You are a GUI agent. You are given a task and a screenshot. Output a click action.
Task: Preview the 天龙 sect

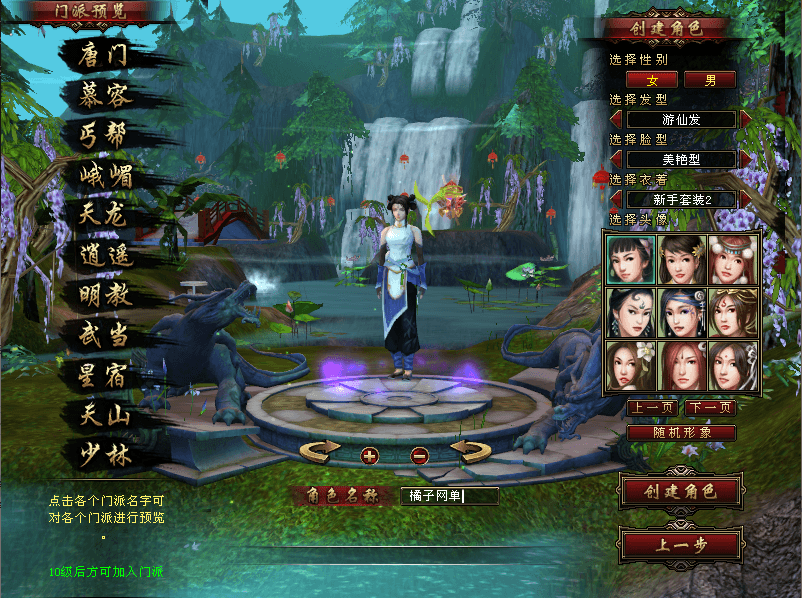[105, 215]
